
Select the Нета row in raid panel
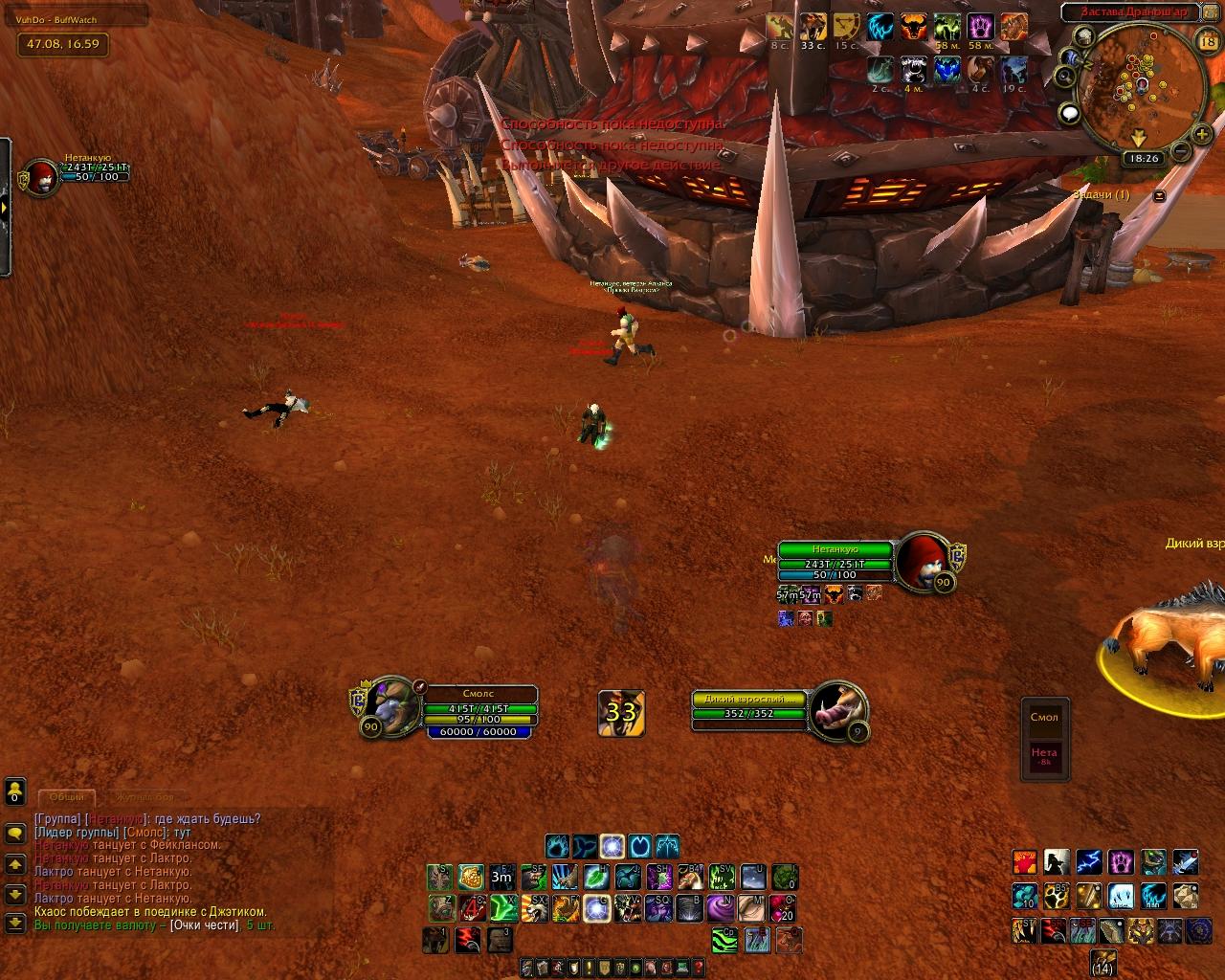pyautogui.click(x=1044, y=756)
